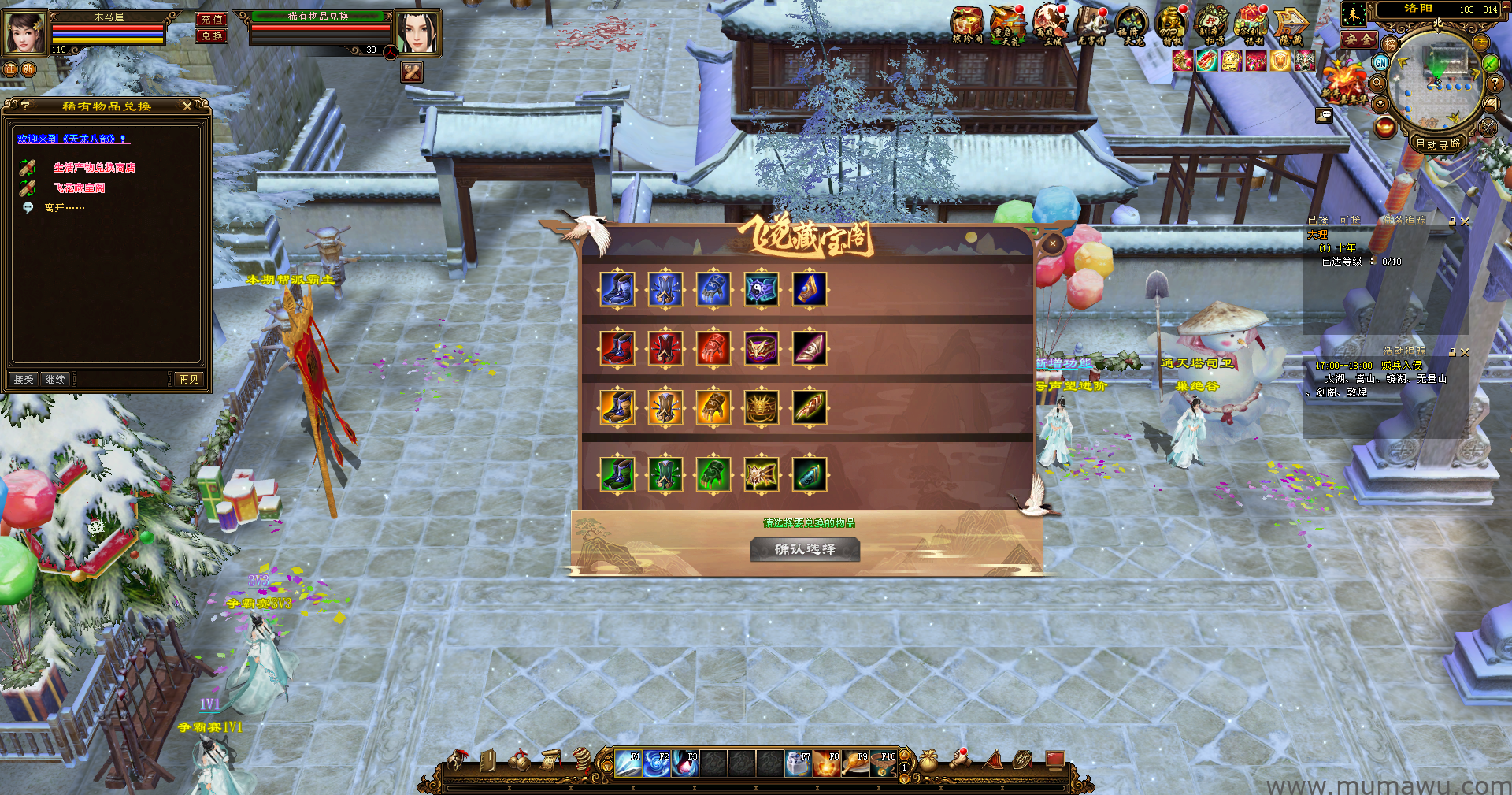Open the 充值 recharge button
The width and height of the screenshot is (1512, 795).
[211, 19]
